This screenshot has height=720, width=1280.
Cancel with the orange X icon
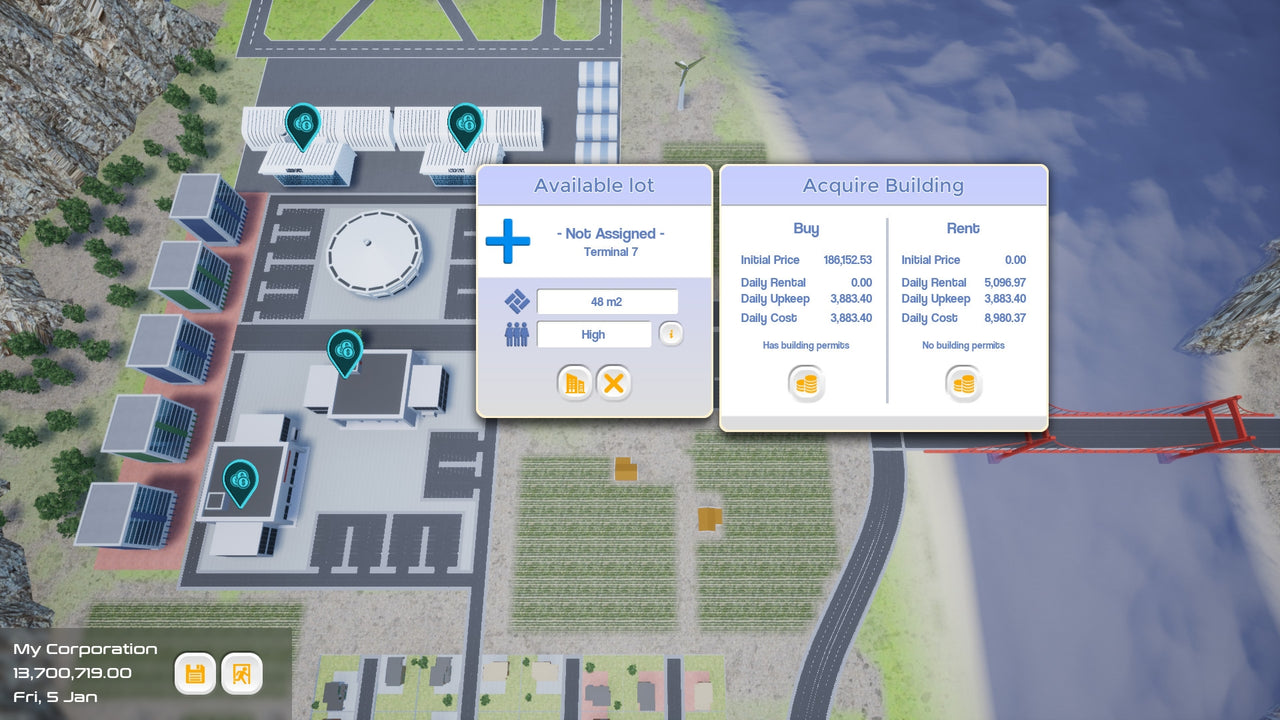[x=614, y=383]
